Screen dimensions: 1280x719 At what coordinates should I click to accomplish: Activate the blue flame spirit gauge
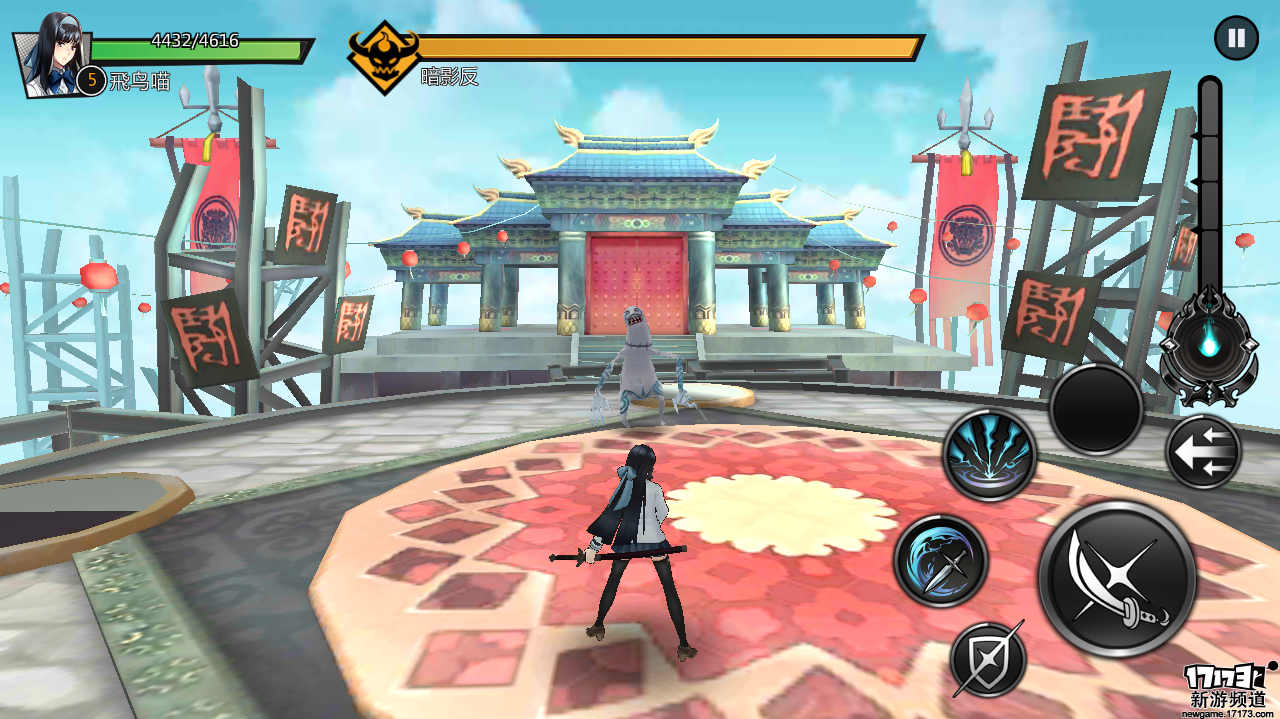pyautogui.click(x=1210, y=345)
